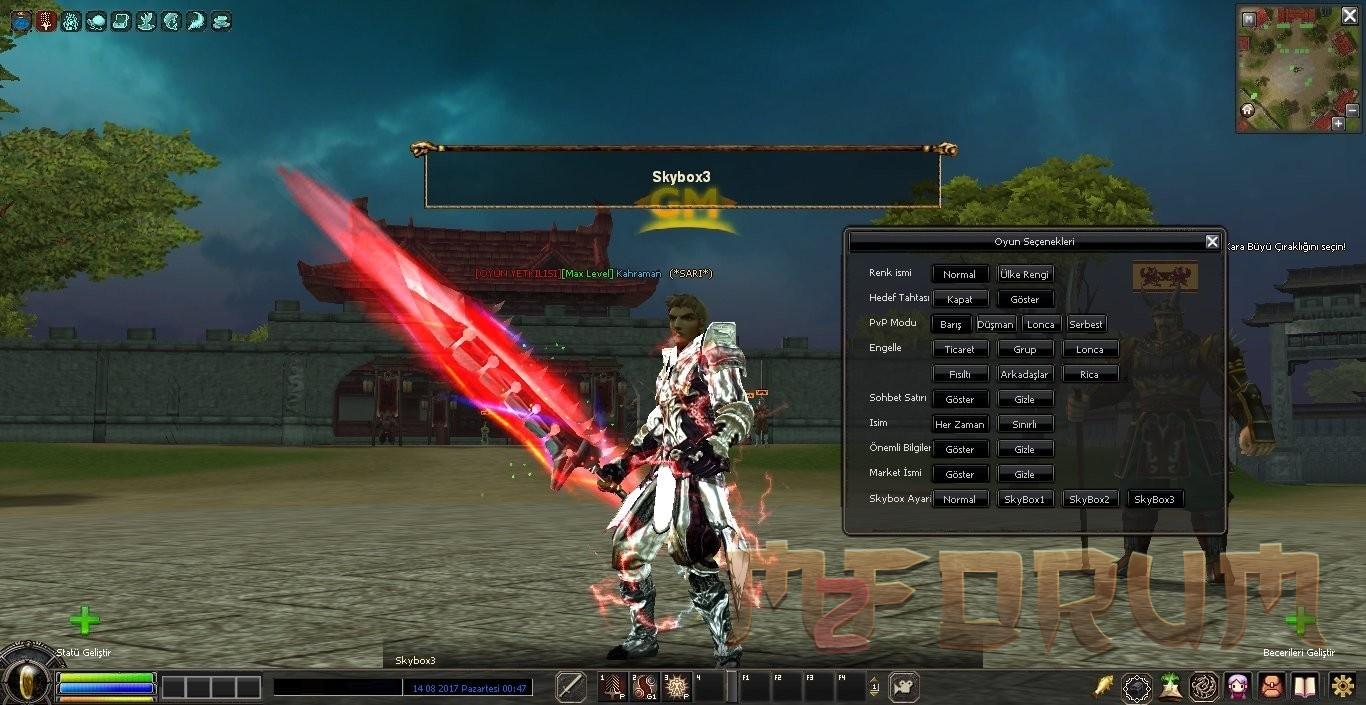The width and height of the screenshot is (1366, 705).
Task: Set PvP Modu to Serbest
Action: [x=1086, y=324]
